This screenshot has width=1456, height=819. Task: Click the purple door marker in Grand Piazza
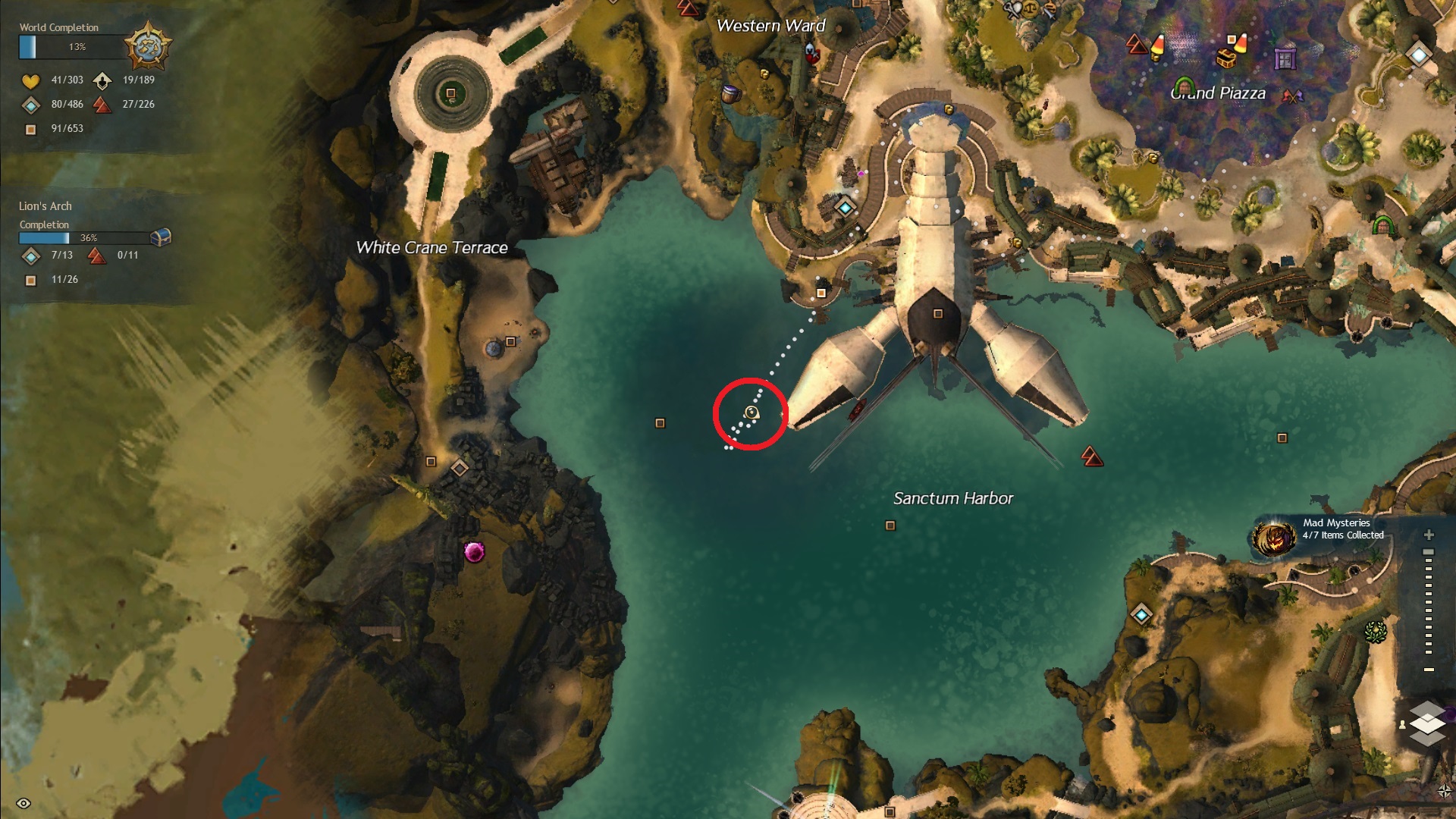pyautogui.click(x=1285, y=58)
